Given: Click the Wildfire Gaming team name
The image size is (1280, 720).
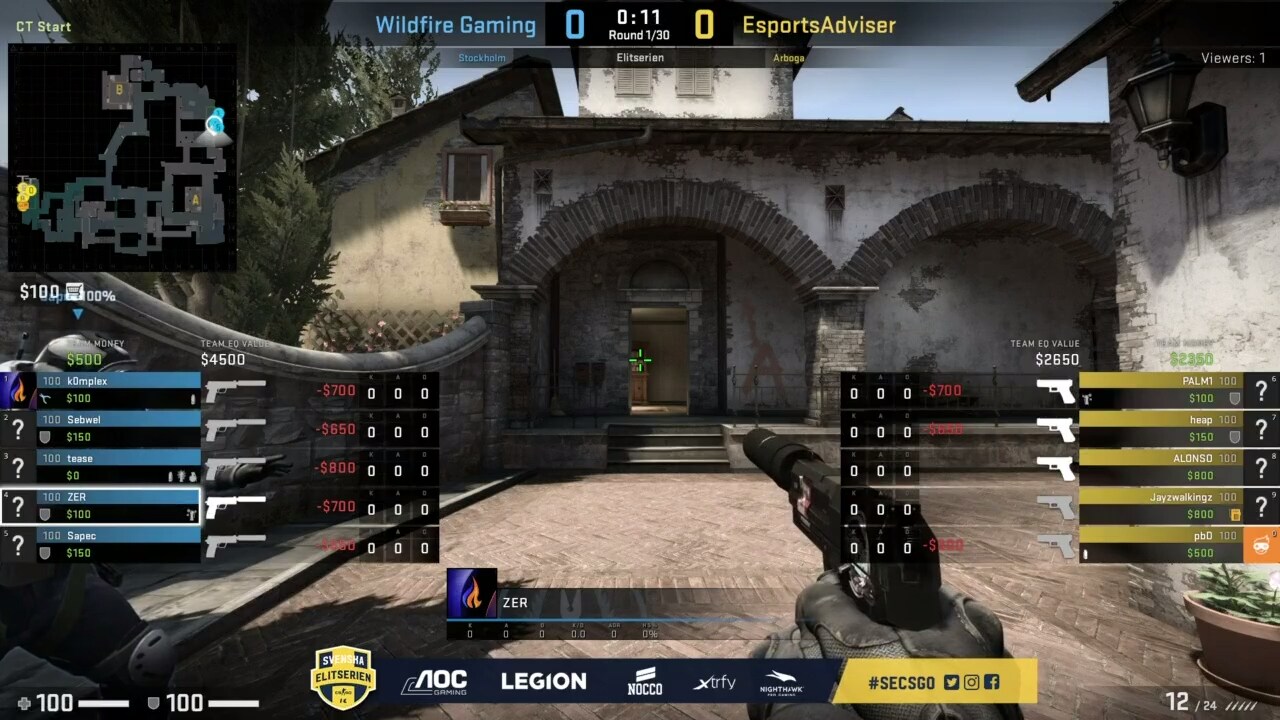Looking at the screenshot, I should coord(455,24).
